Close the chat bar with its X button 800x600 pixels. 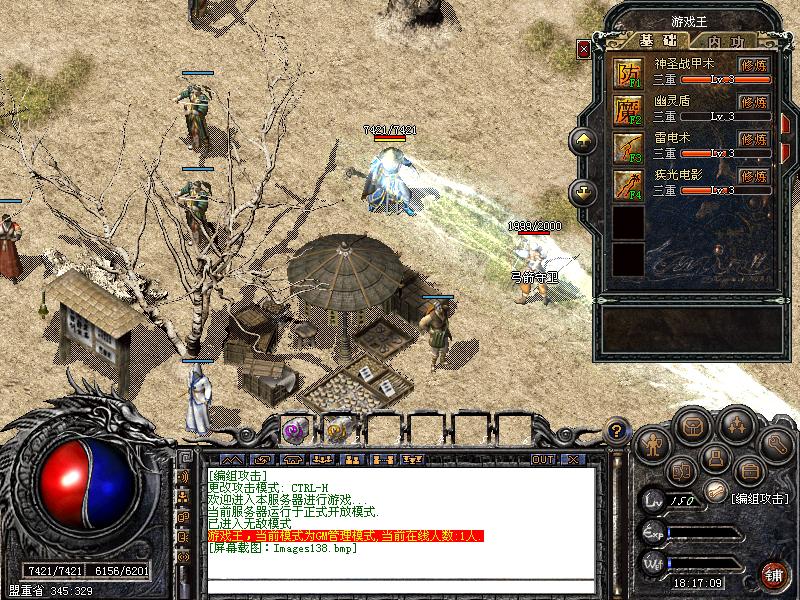573,459
